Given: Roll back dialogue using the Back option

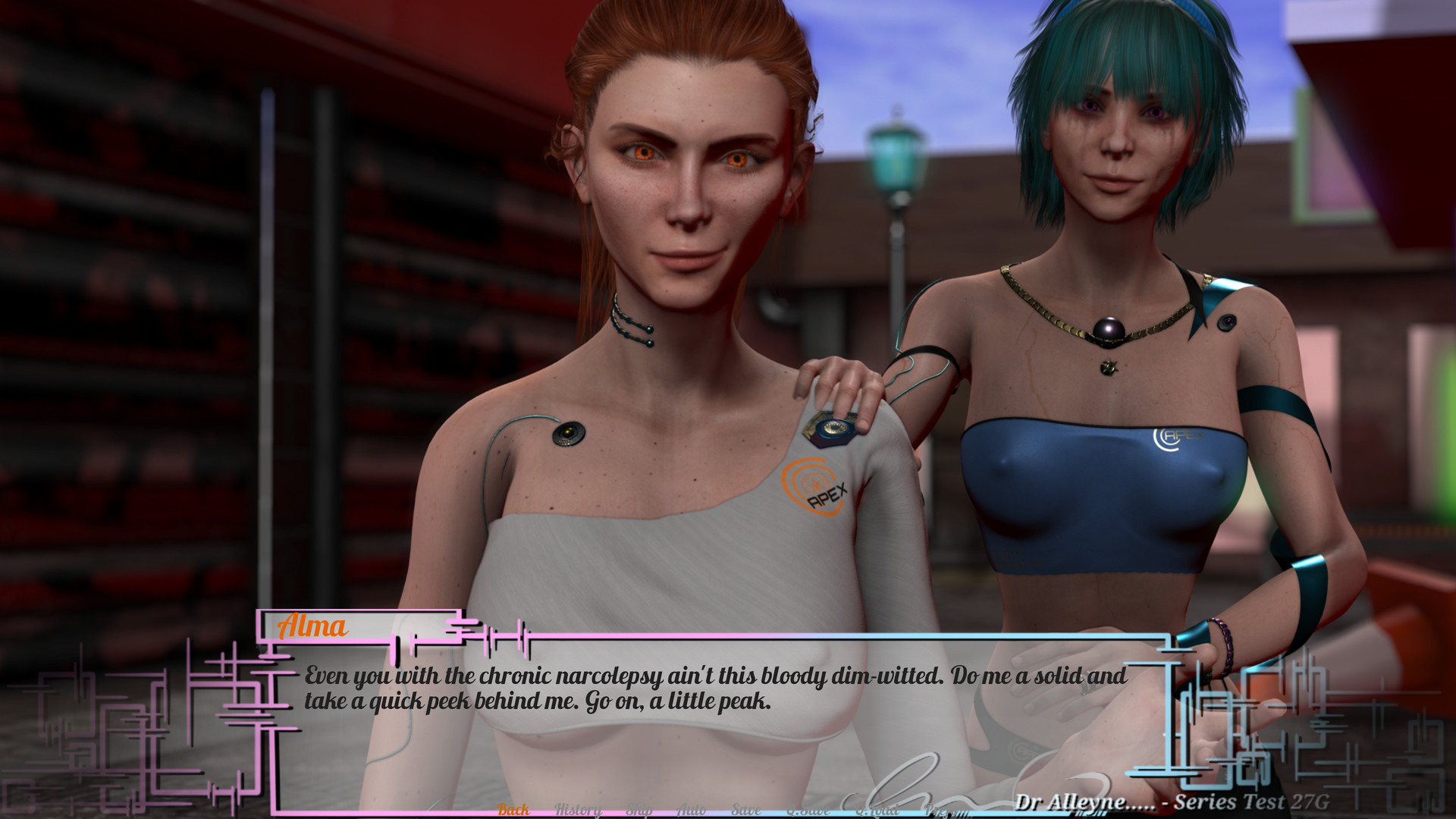Looking at the screenshot, I should (514, 808).
